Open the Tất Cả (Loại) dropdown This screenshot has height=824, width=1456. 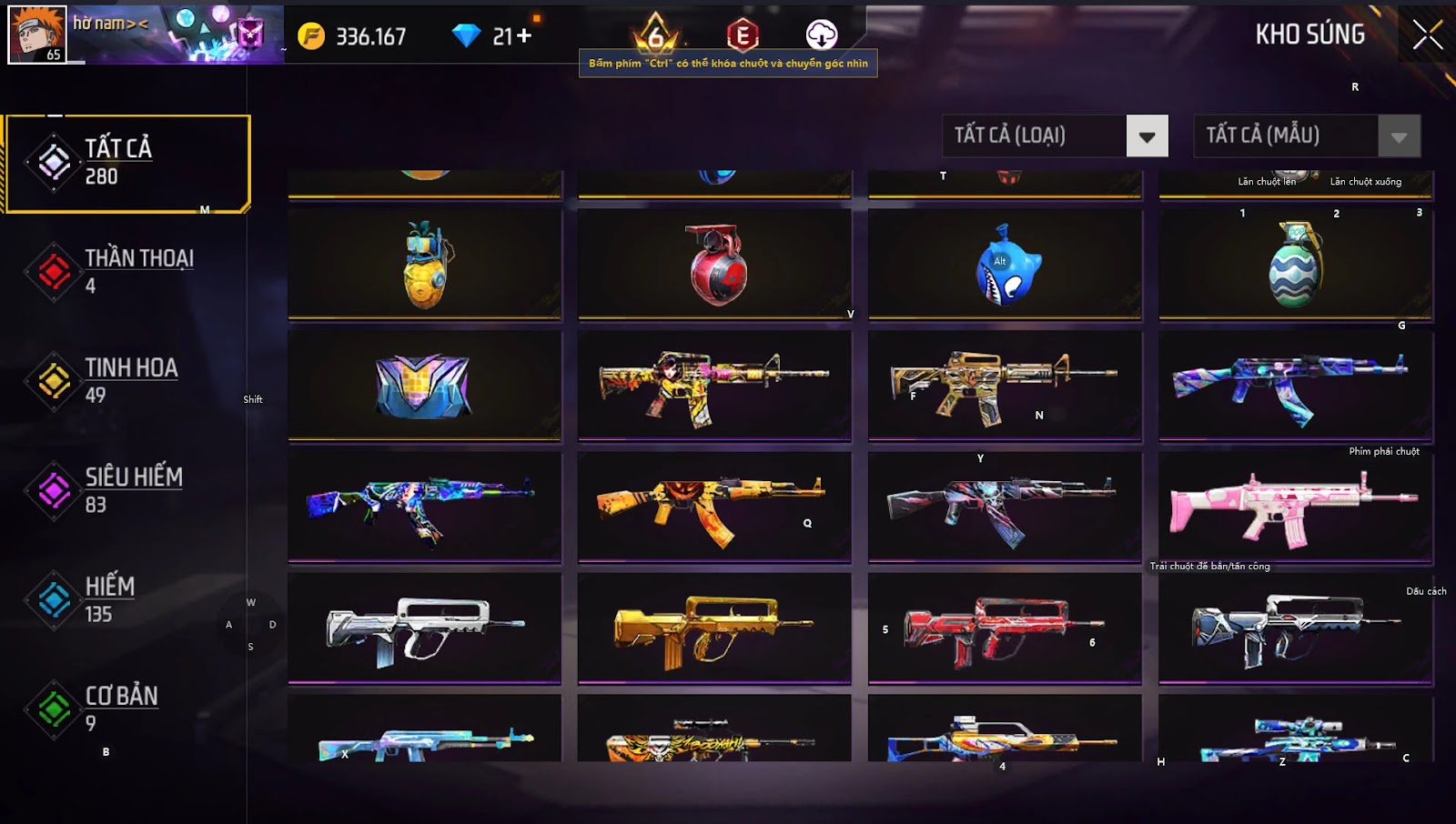1147,136
